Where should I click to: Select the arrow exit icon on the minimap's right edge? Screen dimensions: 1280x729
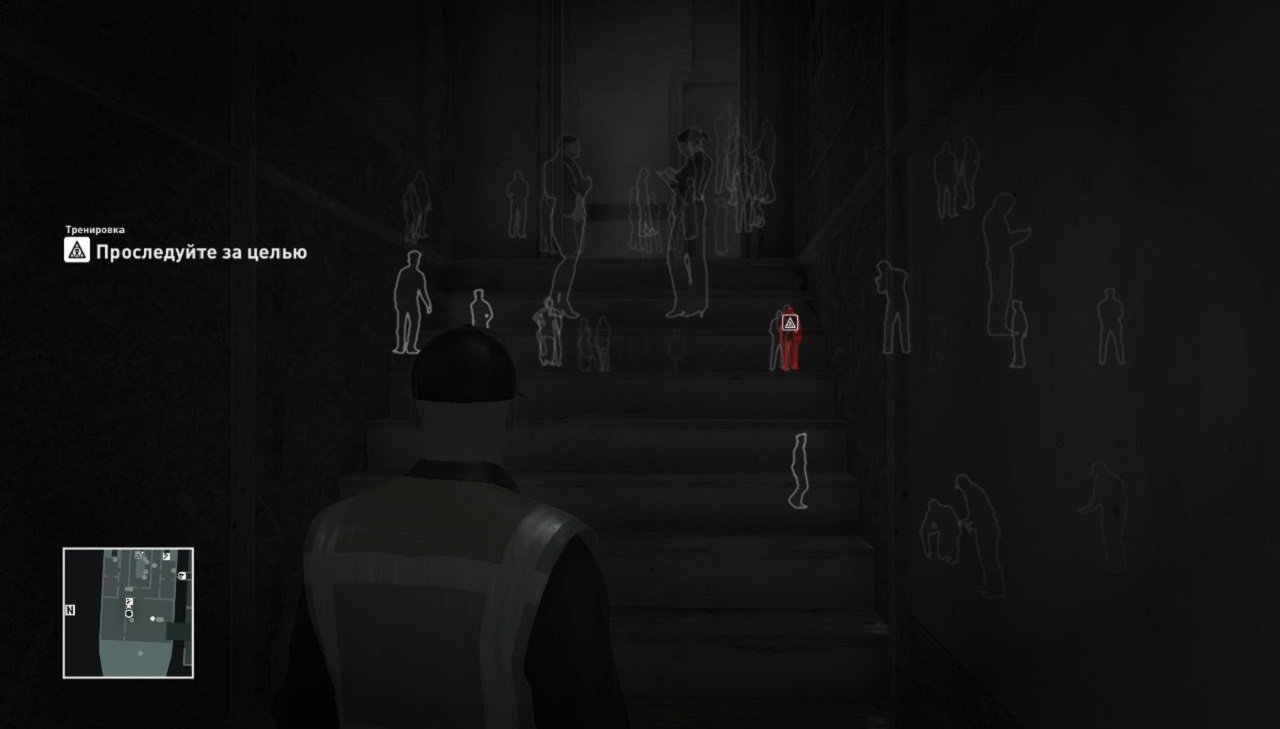(x=181, y=575)
